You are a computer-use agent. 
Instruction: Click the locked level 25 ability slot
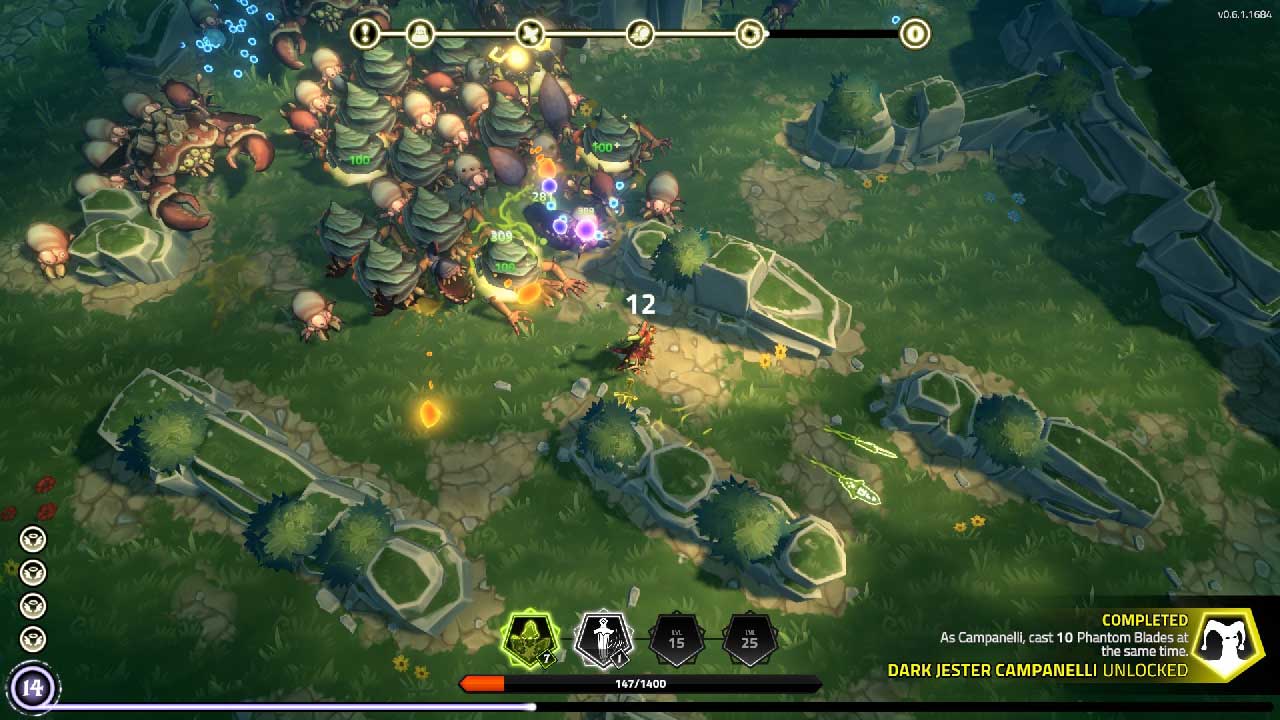[749, 639]
